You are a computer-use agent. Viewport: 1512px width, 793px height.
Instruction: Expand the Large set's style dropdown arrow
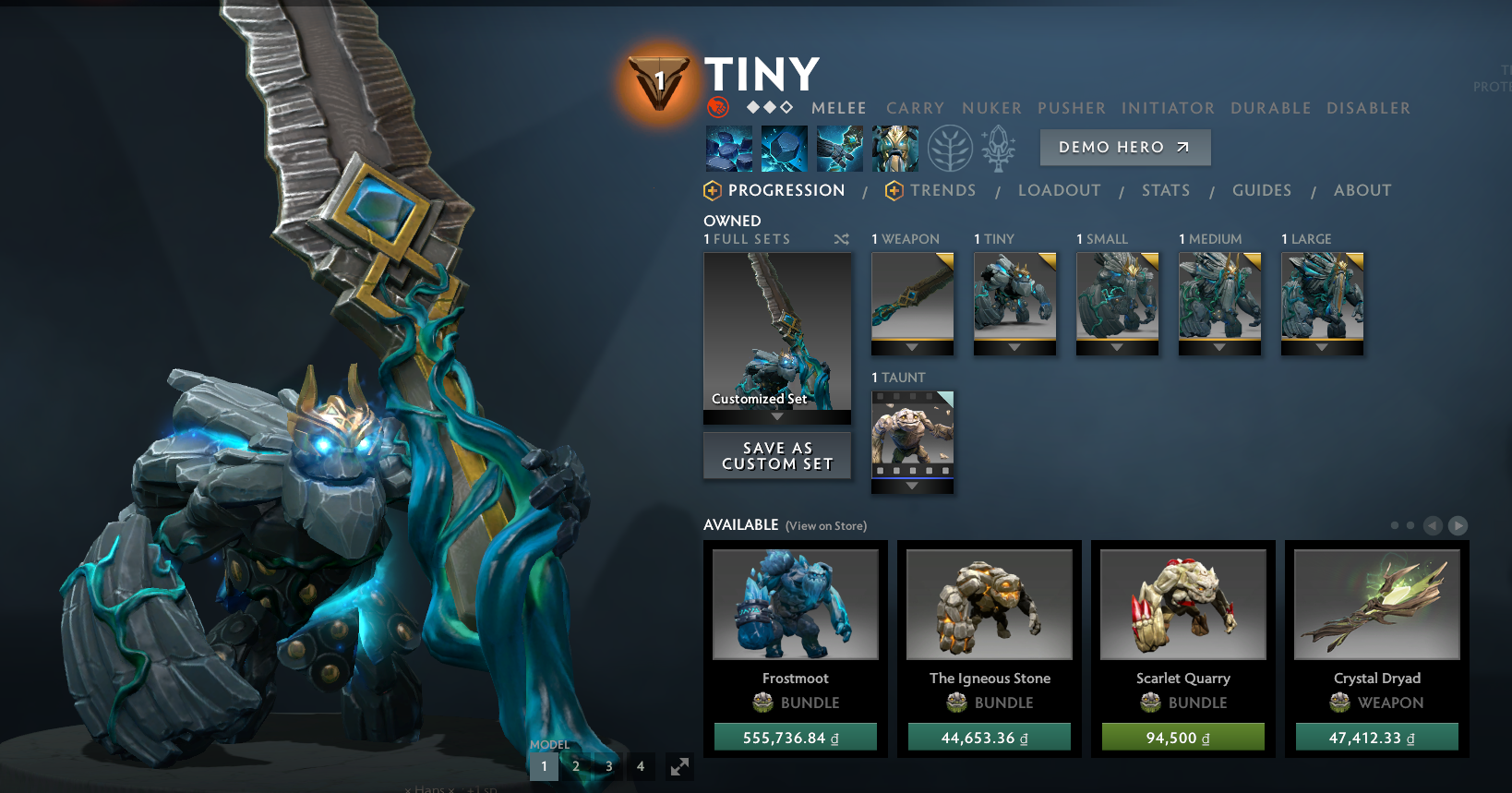1322,348
